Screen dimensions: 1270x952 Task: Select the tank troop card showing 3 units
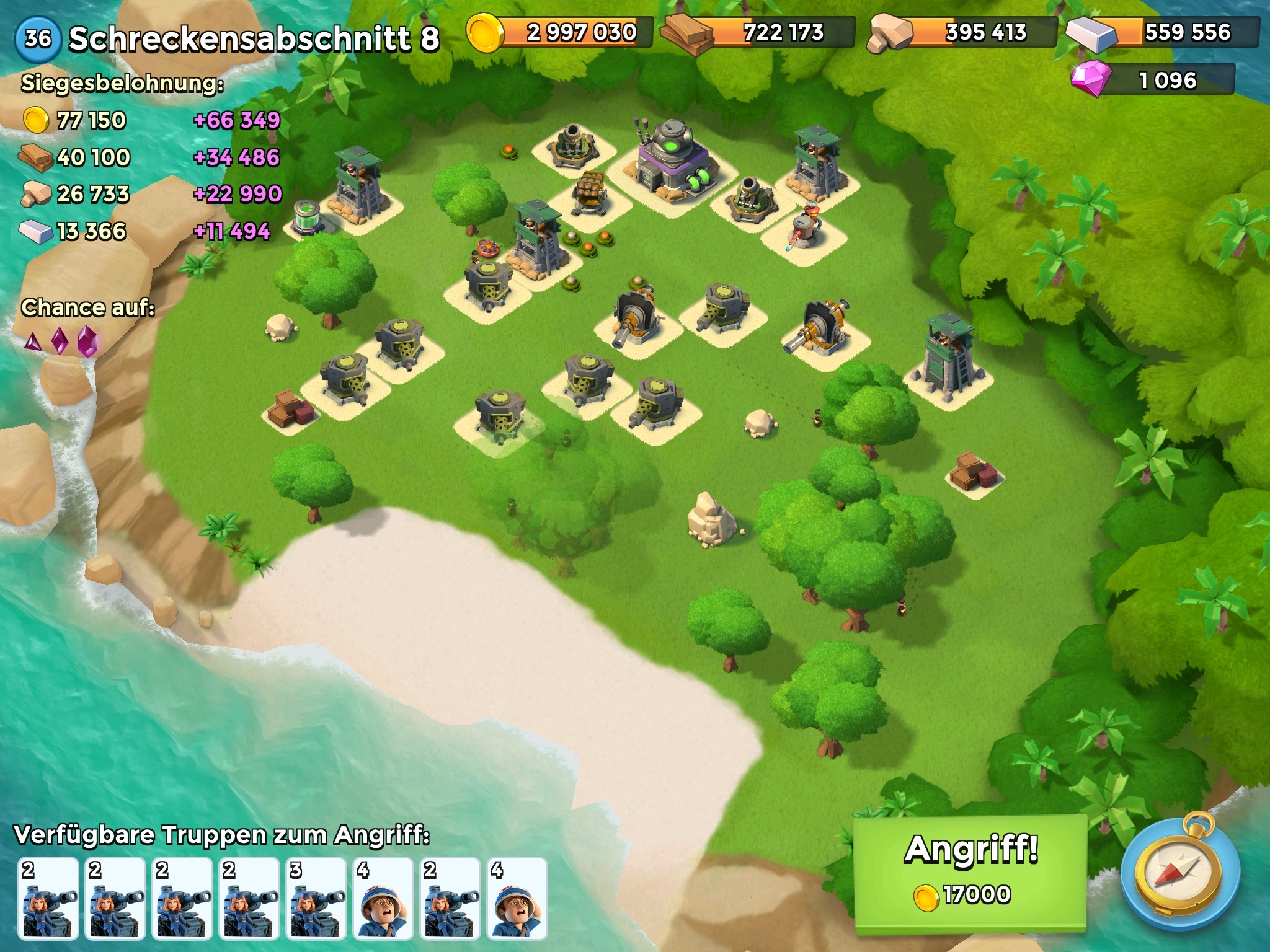click(316, 897)
